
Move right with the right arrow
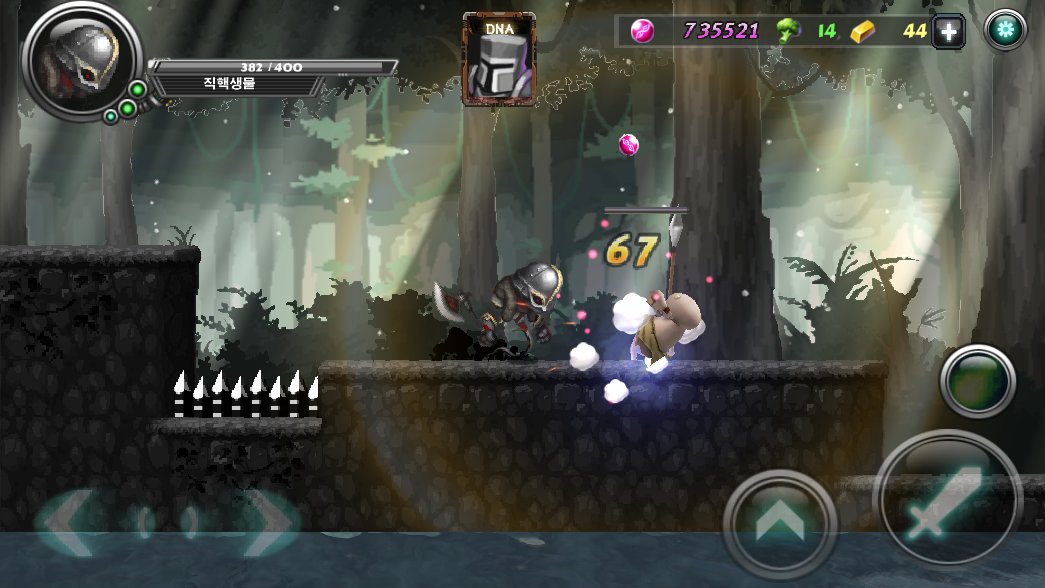267,523
